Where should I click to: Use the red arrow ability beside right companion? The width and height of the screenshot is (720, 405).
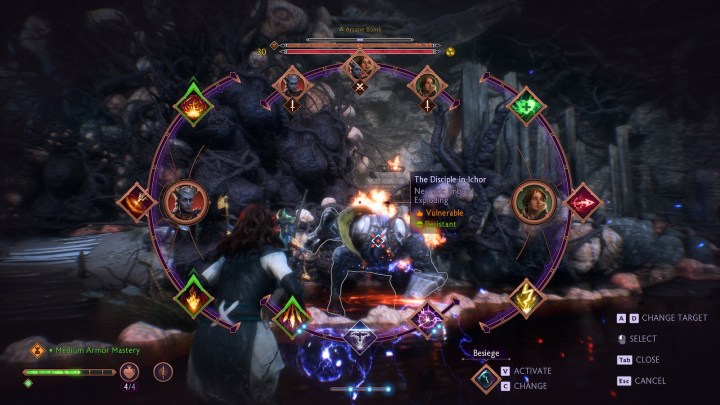tap(582, 203)
